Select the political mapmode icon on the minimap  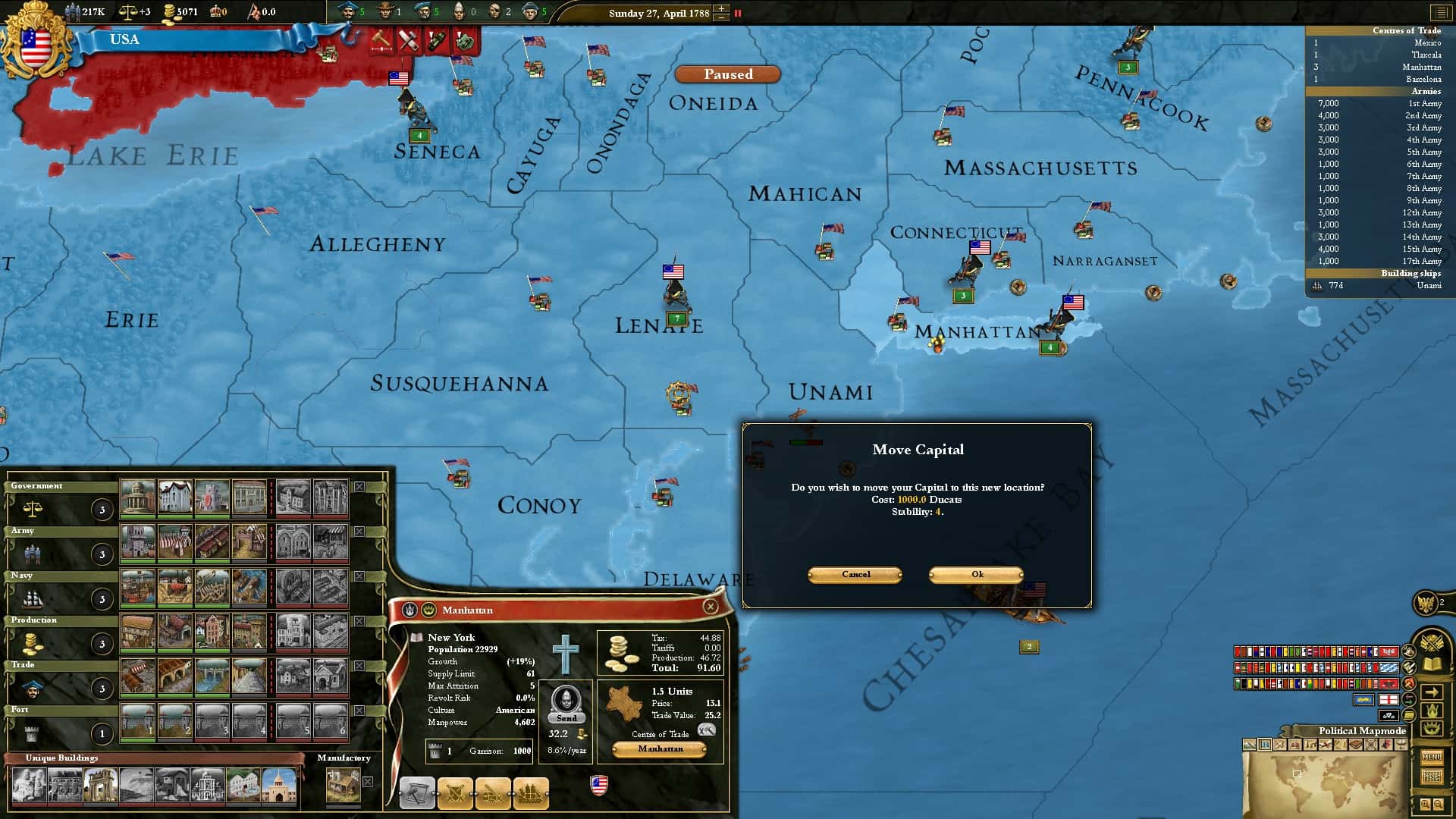(x=1265, y=745)
